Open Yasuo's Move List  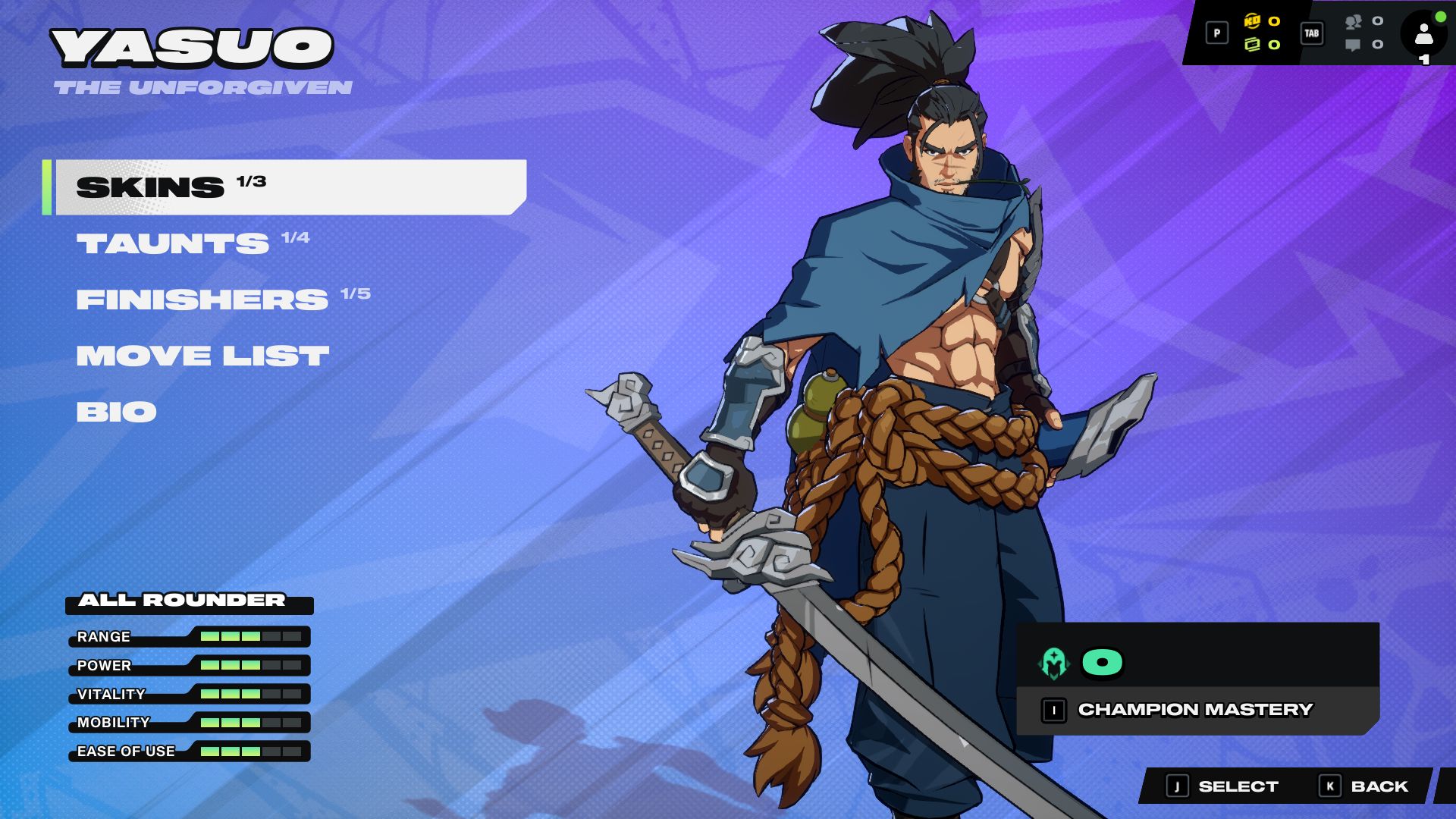[x=202, y=356]
